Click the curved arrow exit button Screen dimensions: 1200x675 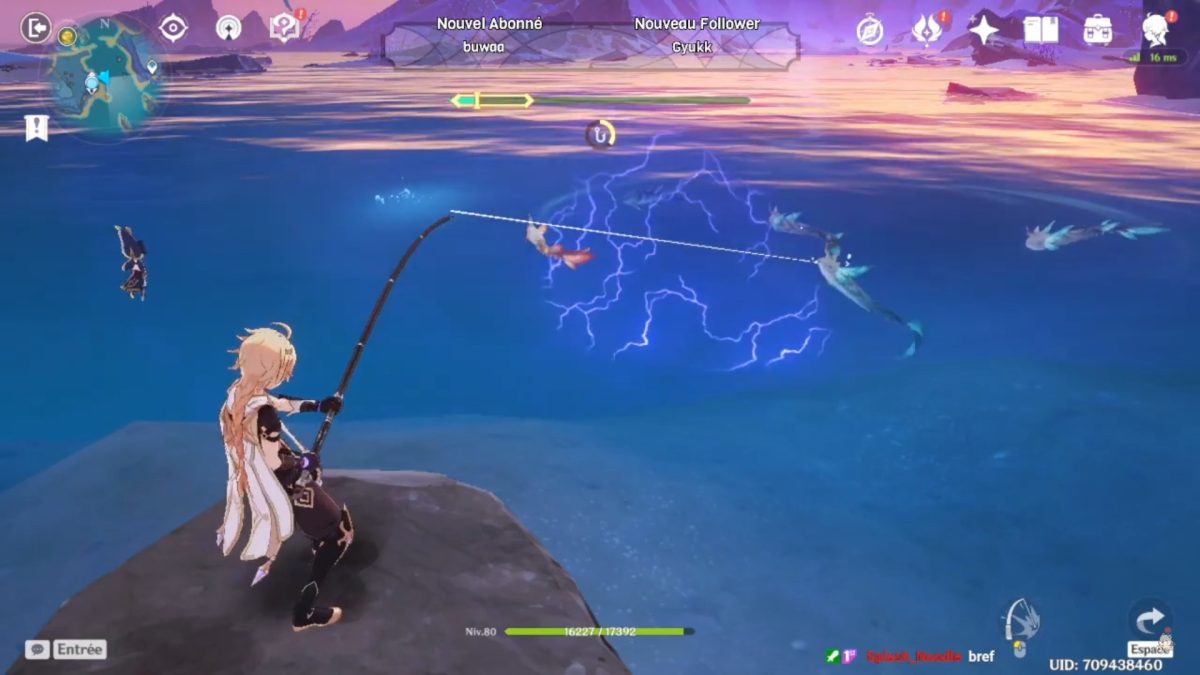click(1149, 621)
